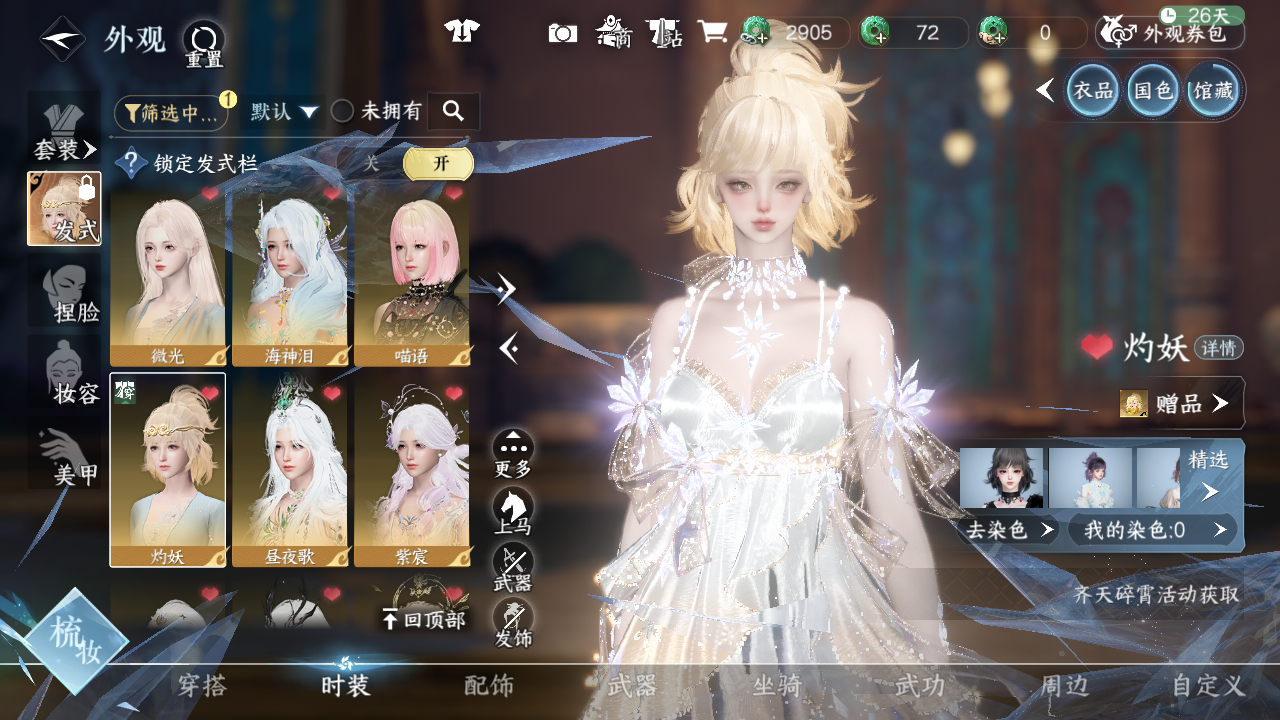Image resolution: width=1280 pixels, height=720 pixels.
Task: Open the 筛选中 filter button
Action: pyautogui.click(x=171, y=113)
